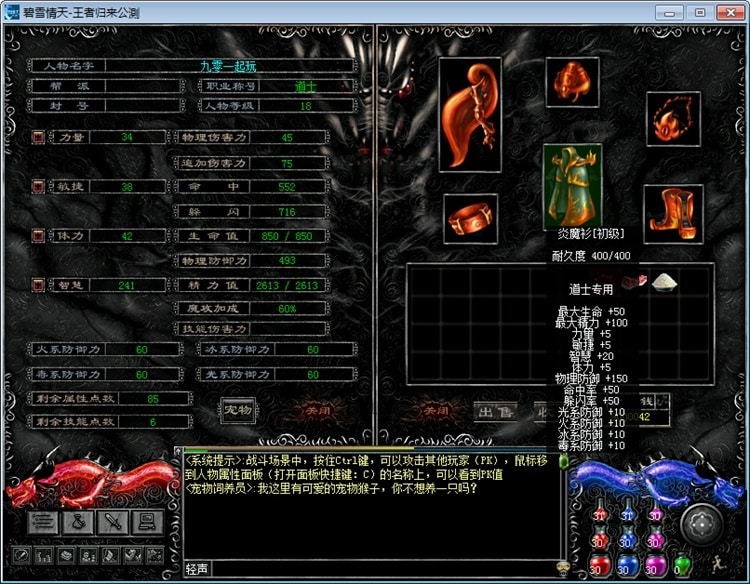Click the computer system menu button

(147, 521)
